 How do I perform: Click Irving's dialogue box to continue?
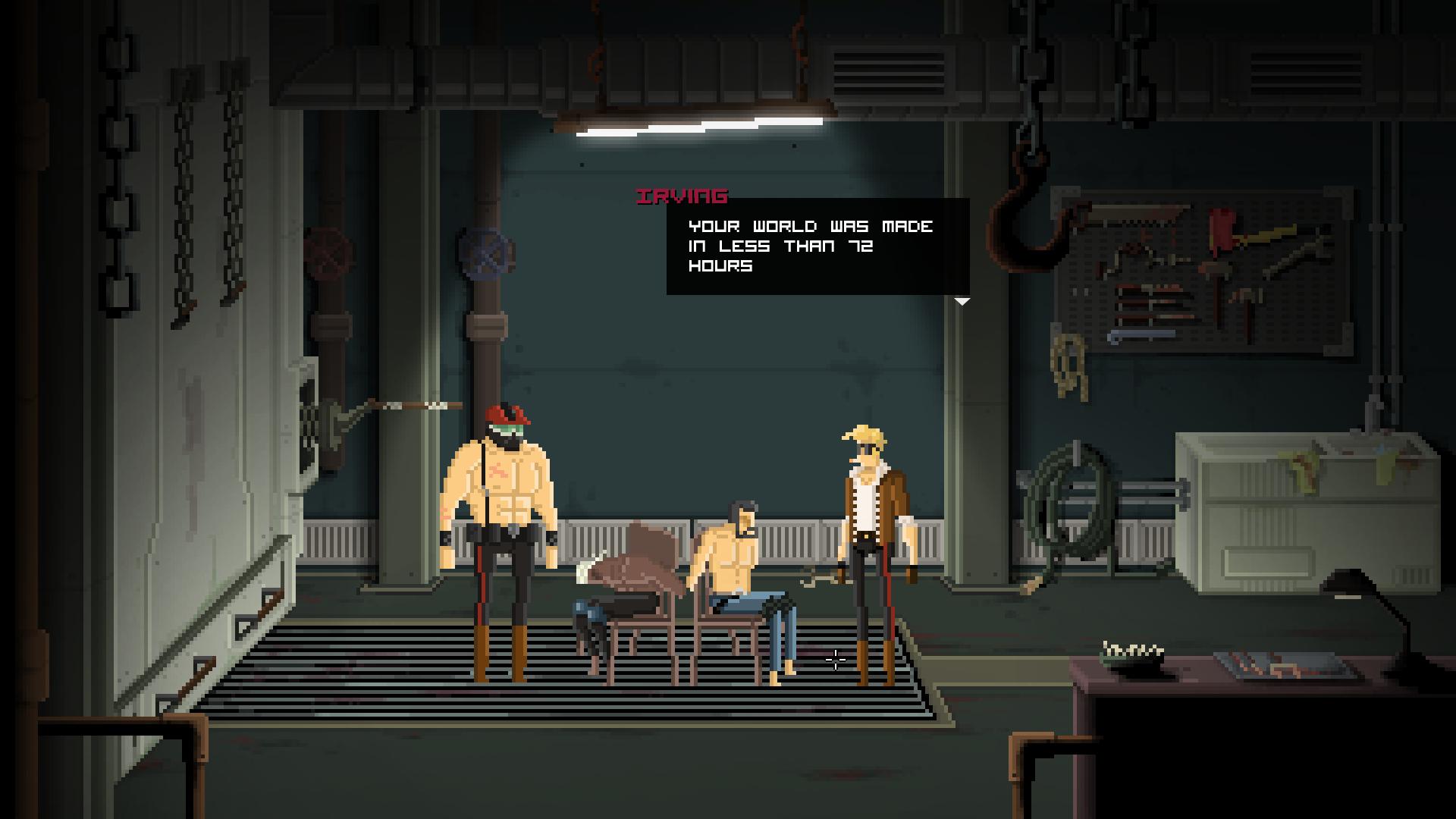pyautogui.click(x=817, y=246)
